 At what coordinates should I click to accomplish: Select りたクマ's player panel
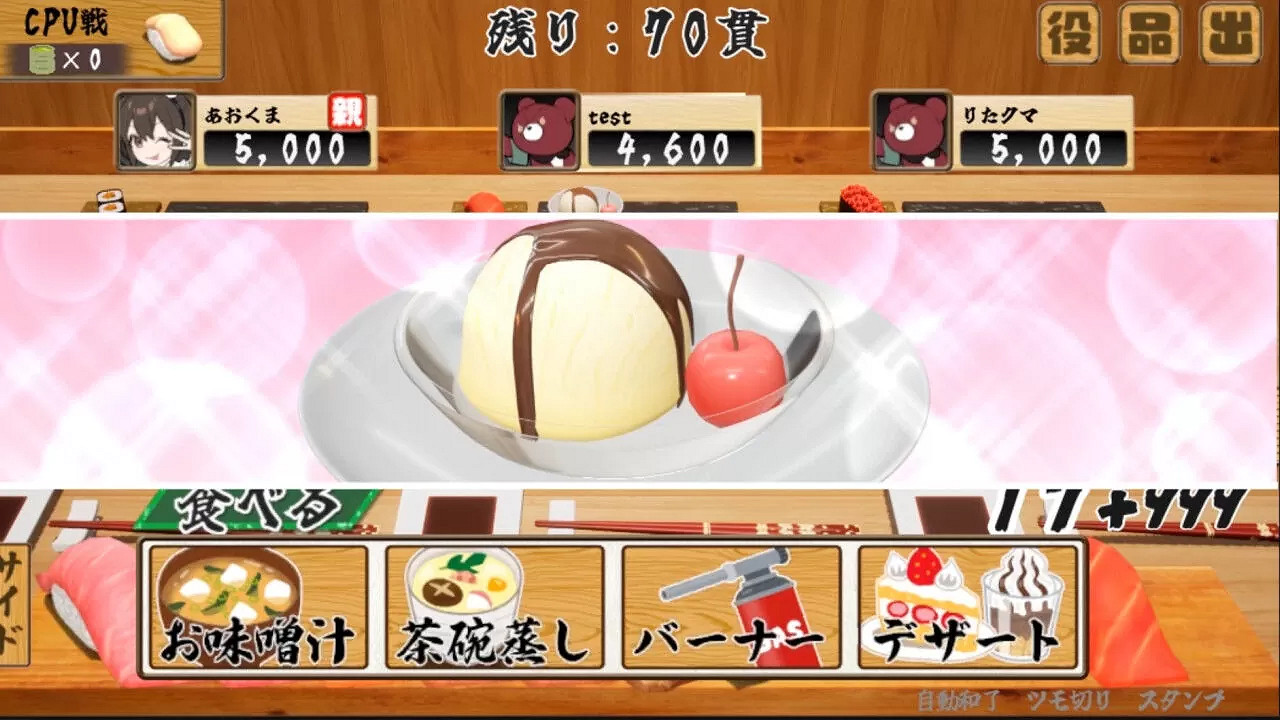(x=1000, y=130)
